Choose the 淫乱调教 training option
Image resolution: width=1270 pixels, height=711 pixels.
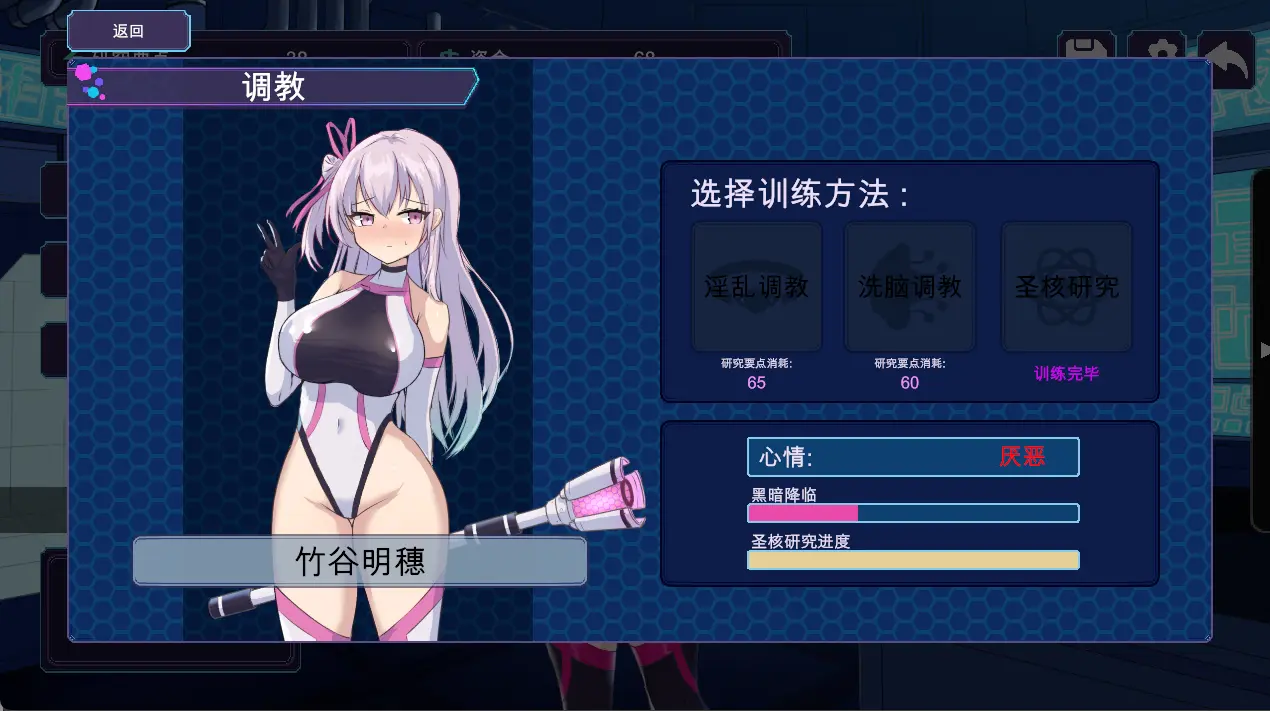coord(757,287)
